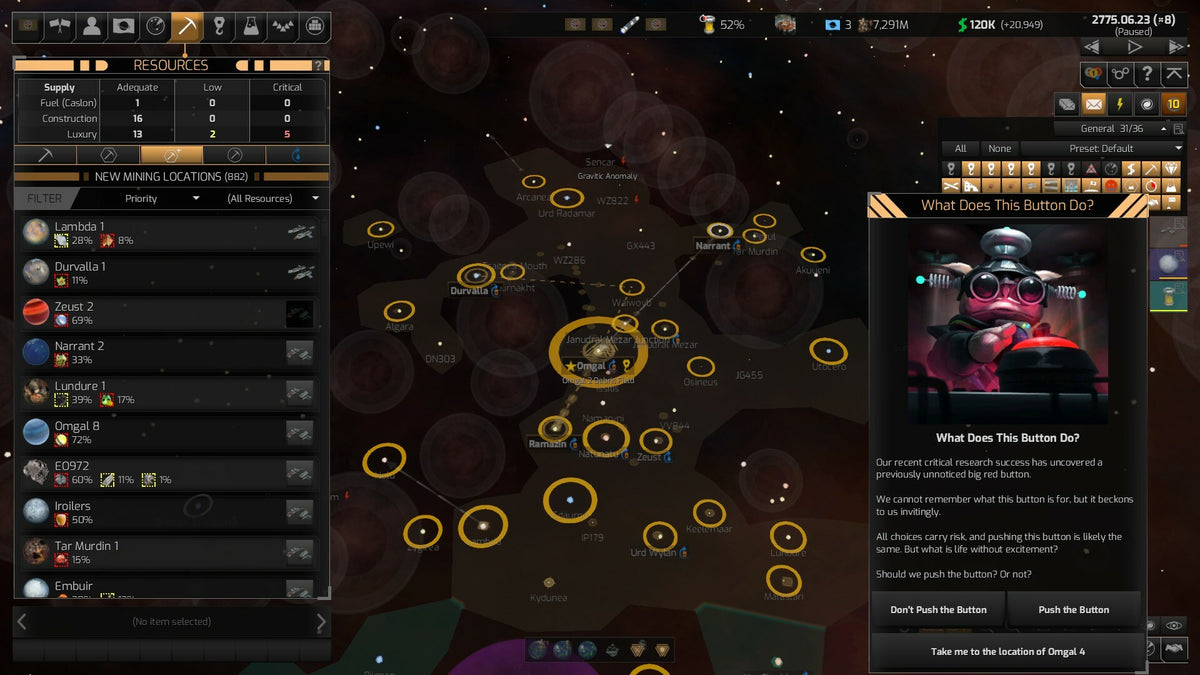Select Don't Push the Button
Image resolution: width=1200 pixels, height=675 pixels.
pyautogui.click(x=938, y=609)
